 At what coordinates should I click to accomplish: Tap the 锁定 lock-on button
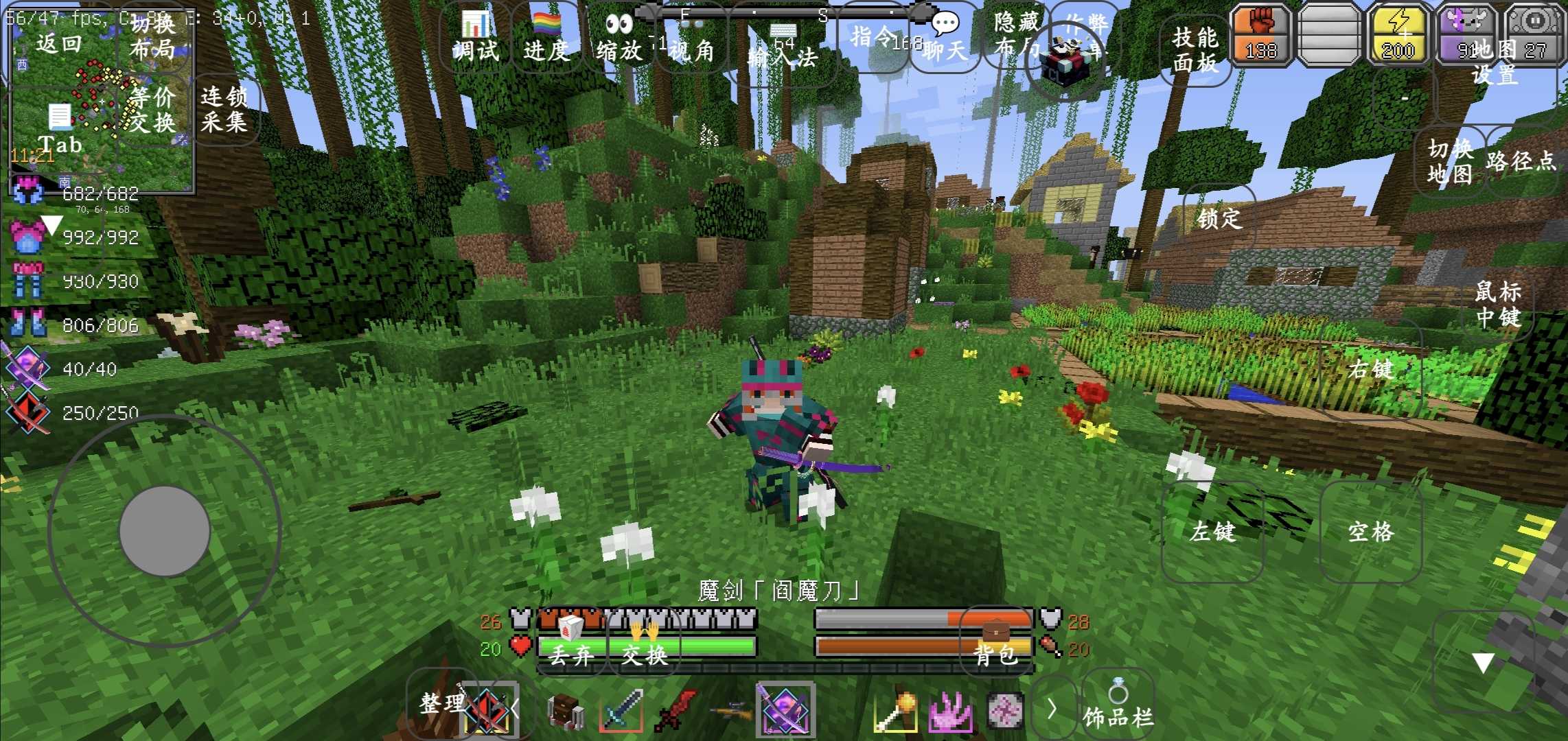tap(1219, 218)
